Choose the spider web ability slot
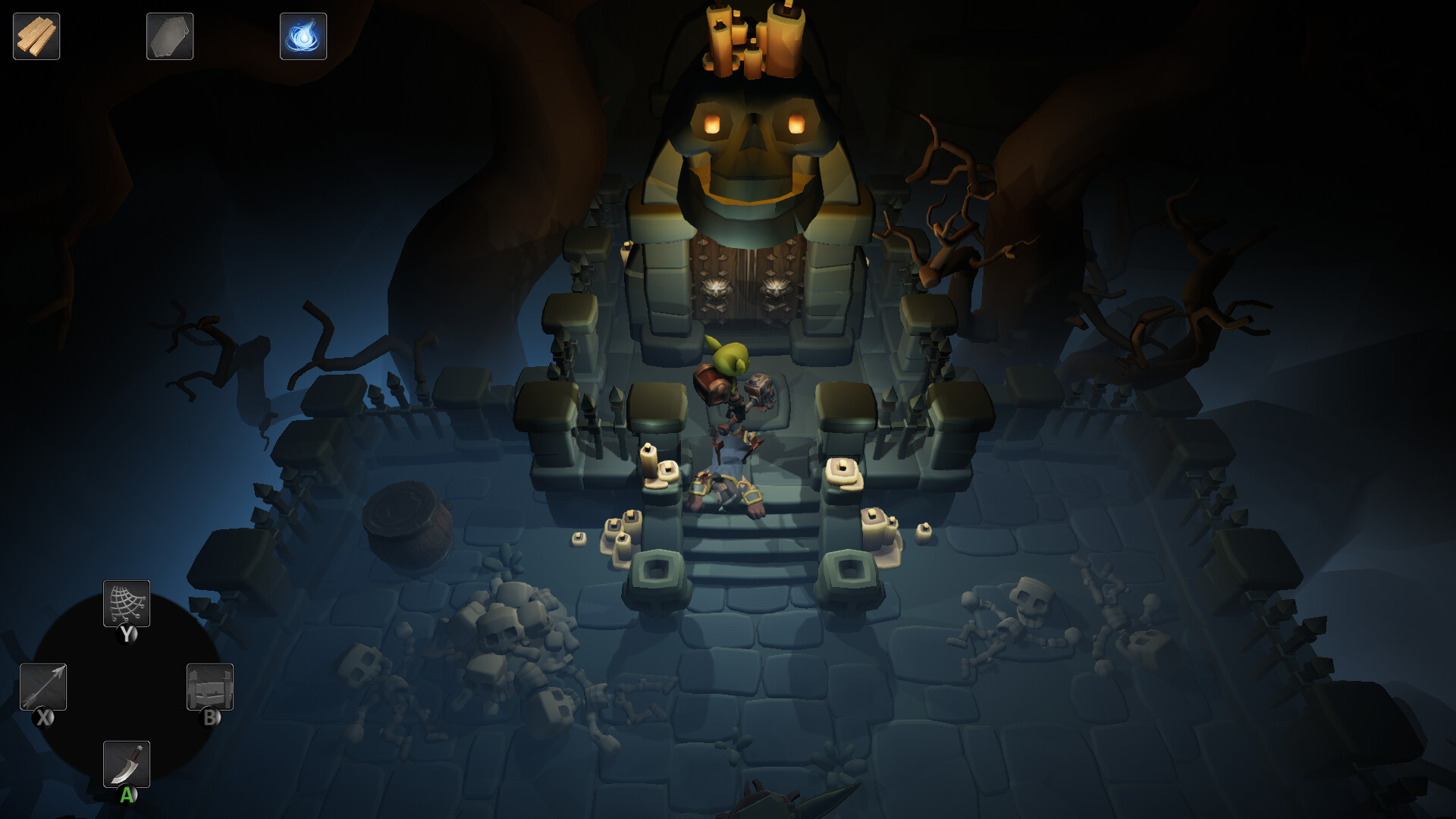Viewport: 1456px width, 819px height. tap(127, 603)
